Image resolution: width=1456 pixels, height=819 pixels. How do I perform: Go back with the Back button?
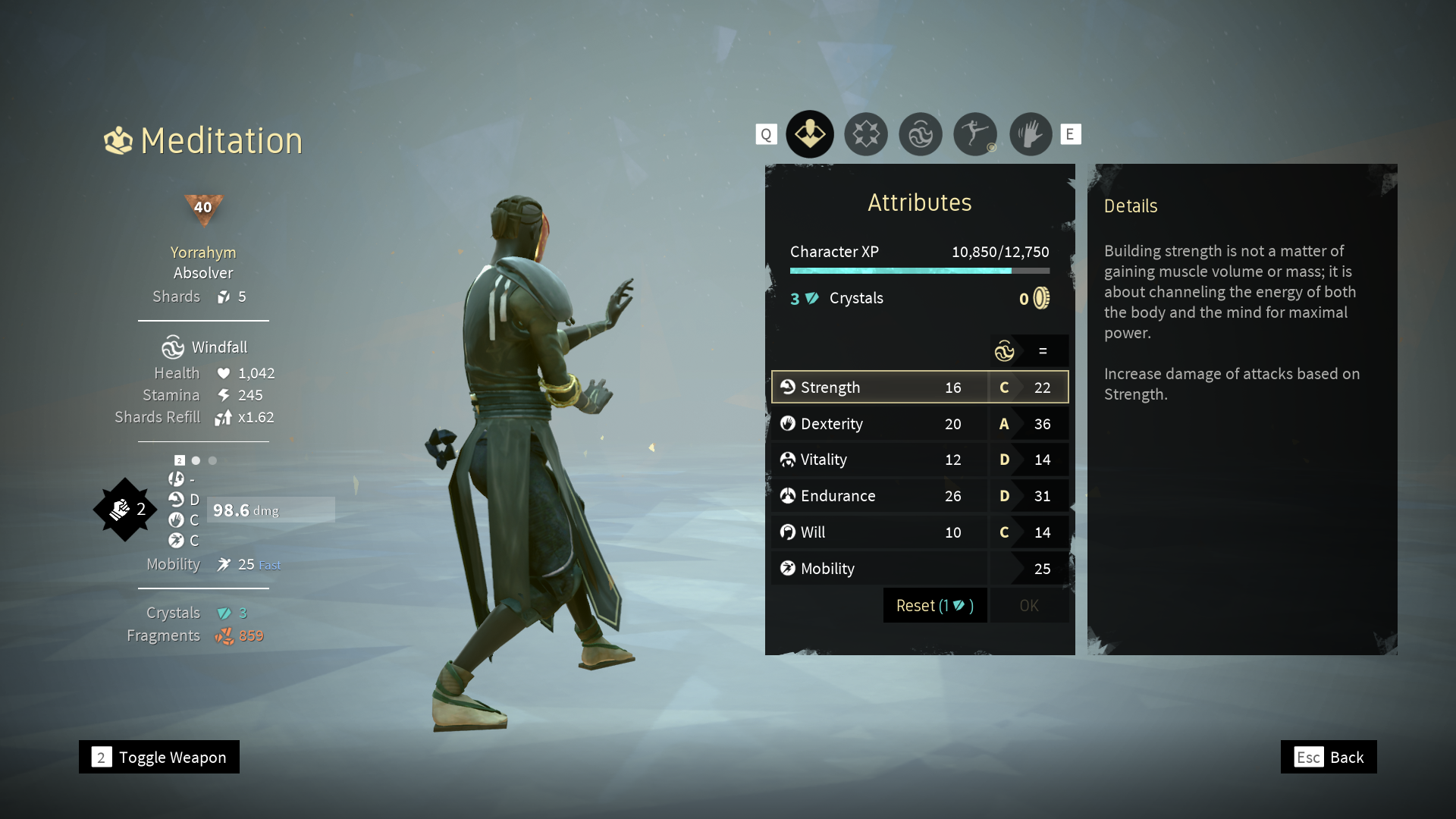pyautogui.click(x=1329, y=758)
